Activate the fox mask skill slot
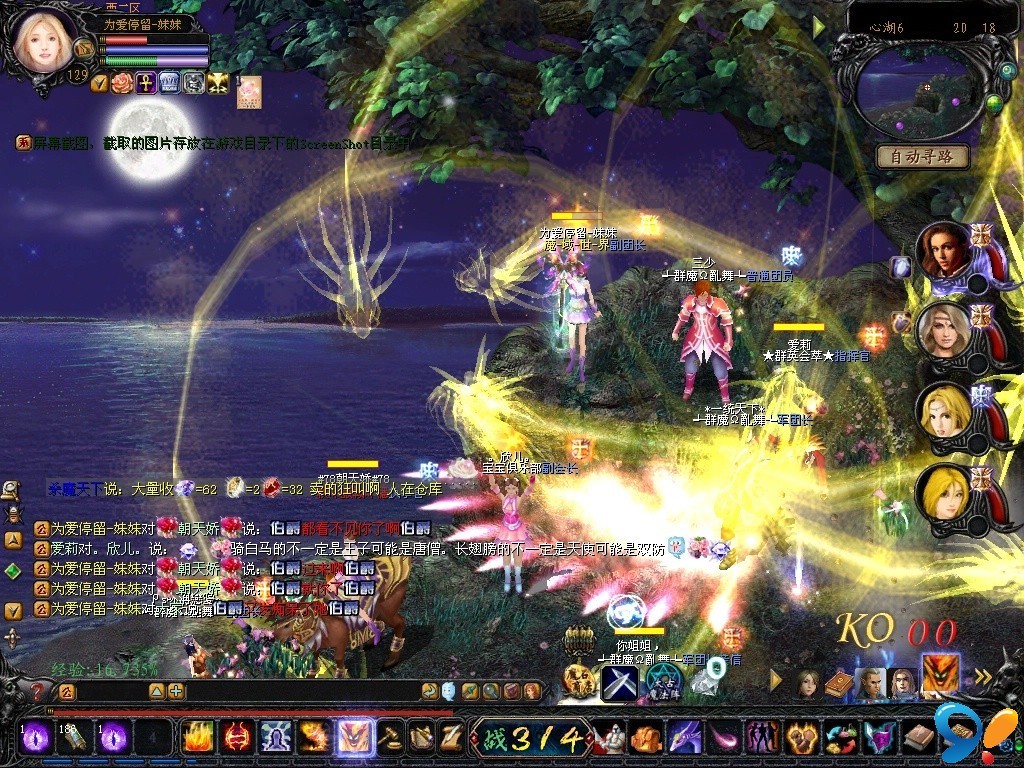This screenshot has height=768, width=1024. [x=355, y=738]
